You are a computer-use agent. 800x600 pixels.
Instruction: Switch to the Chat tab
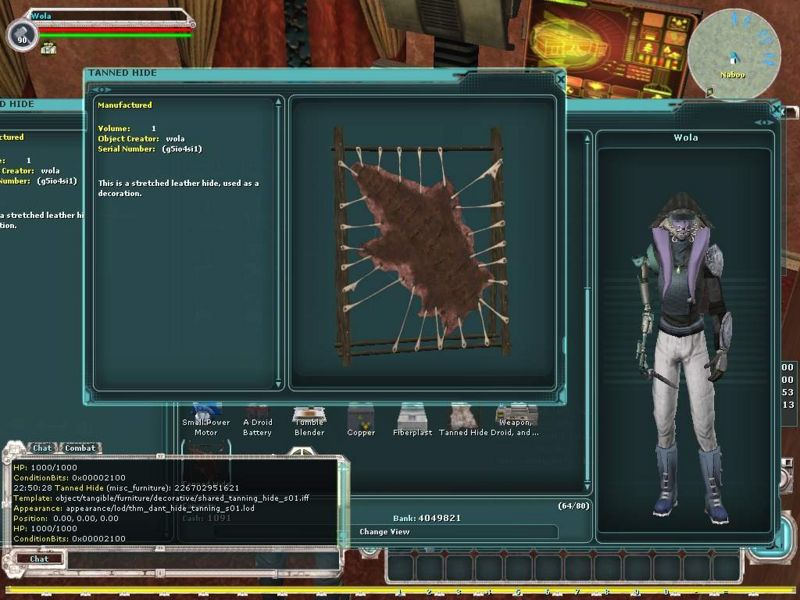click(41, 448)
